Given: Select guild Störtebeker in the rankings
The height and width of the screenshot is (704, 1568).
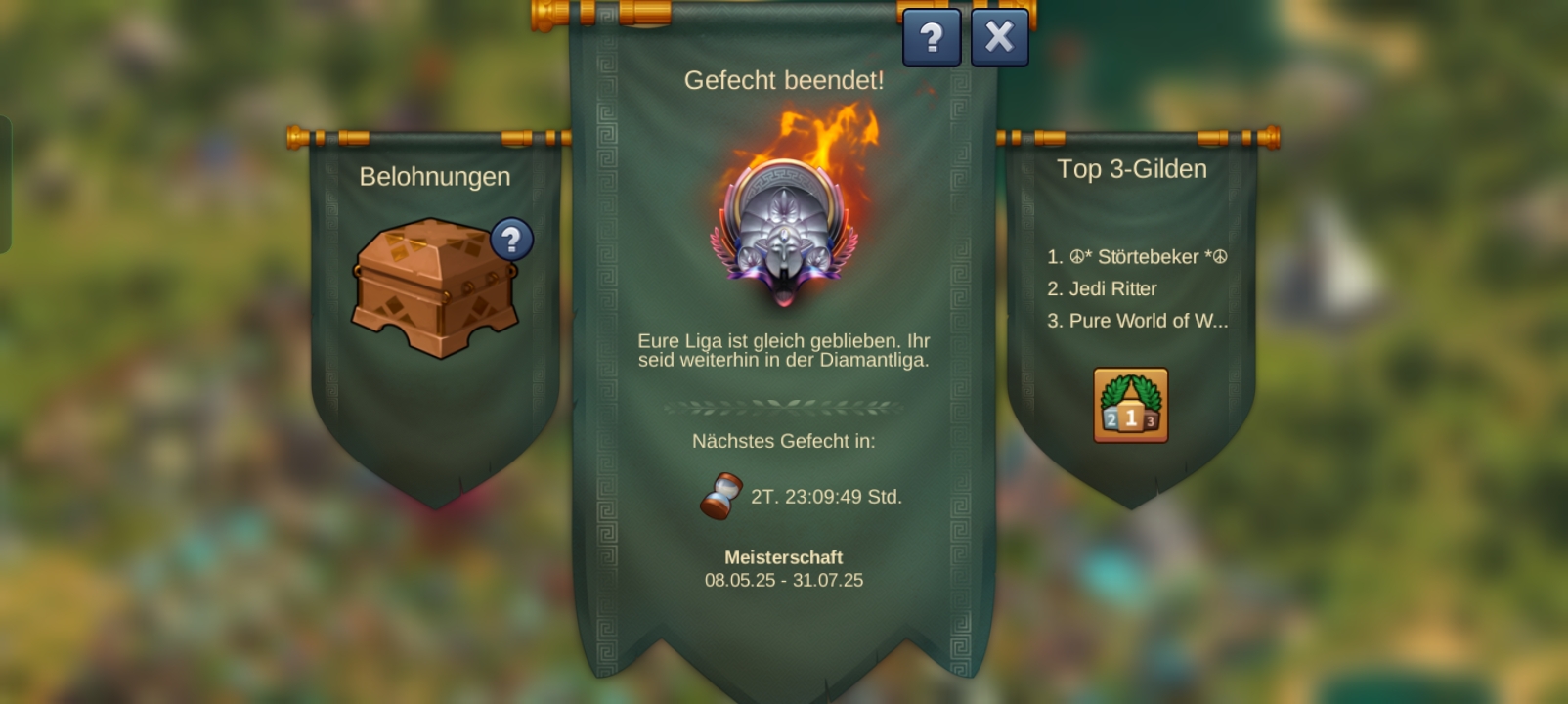Looking at the screenshot, I should (x=1139, y=257).
